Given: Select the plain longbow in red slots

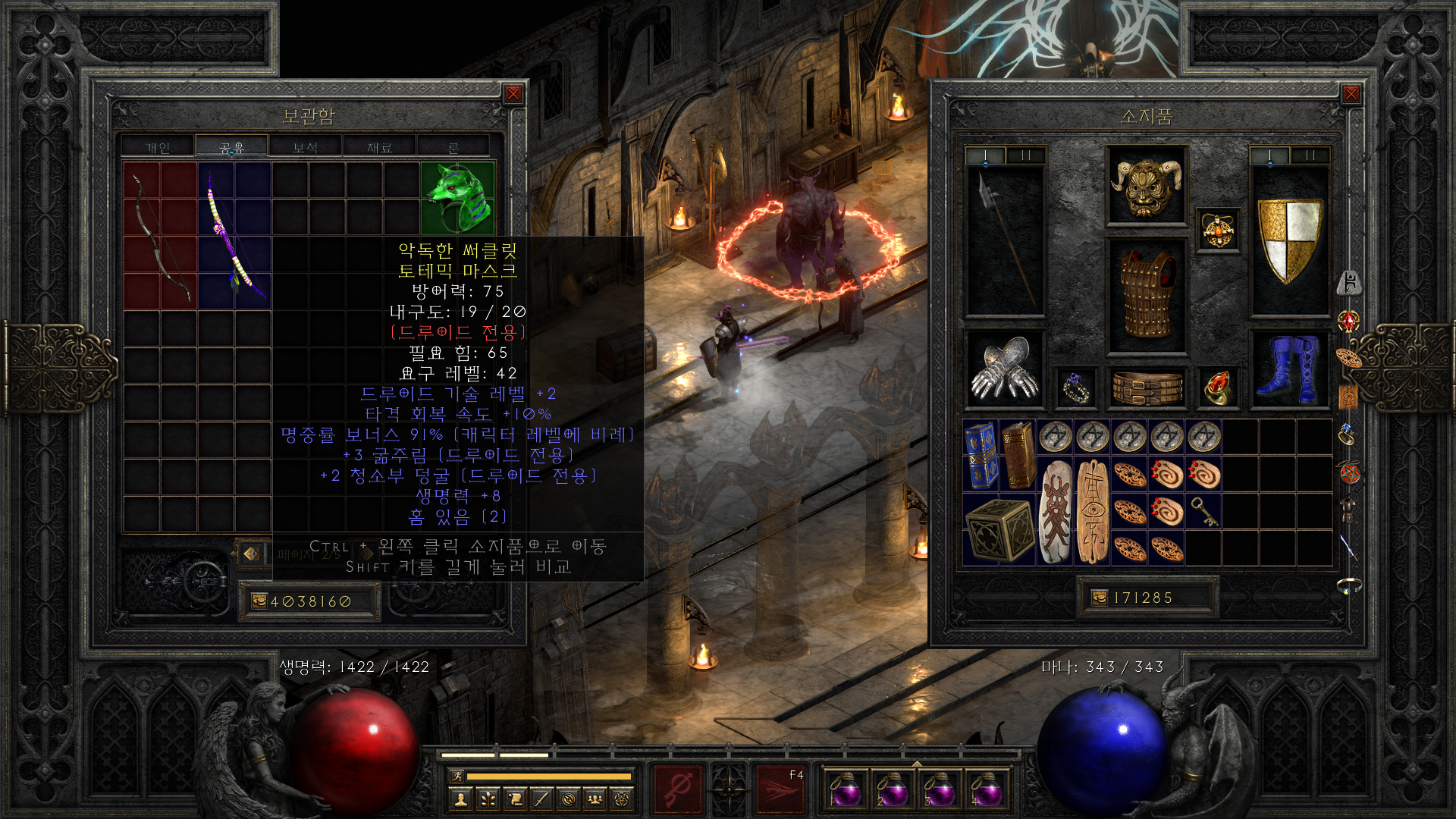Looking at the screenshot, I should point(160,235).
